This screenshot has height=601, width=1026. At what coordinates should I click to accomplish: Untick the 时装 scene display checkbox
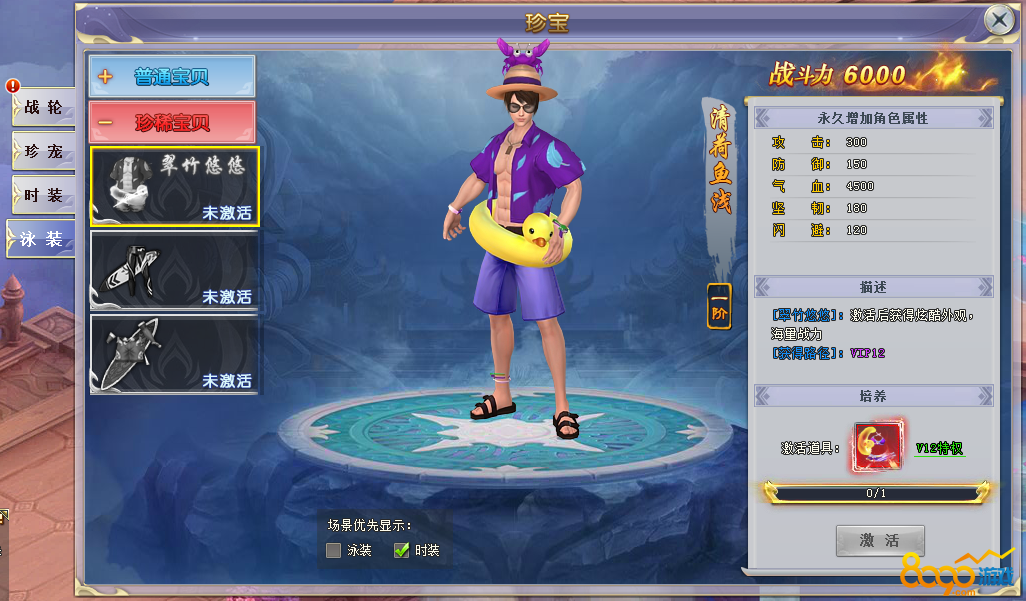click(x=402, y=550)
